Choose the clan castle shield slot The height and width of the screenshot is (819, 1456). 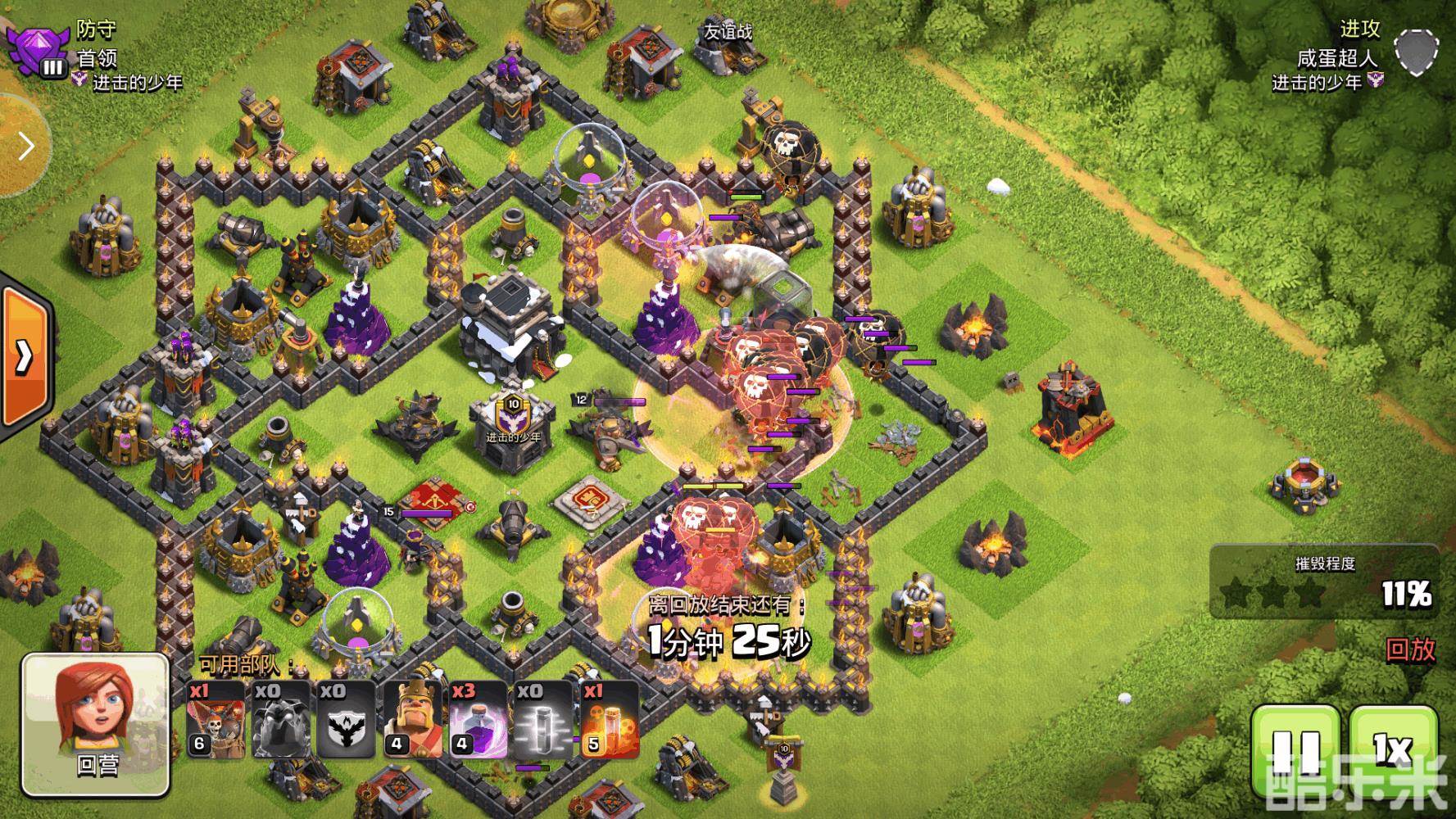[347, 720]
